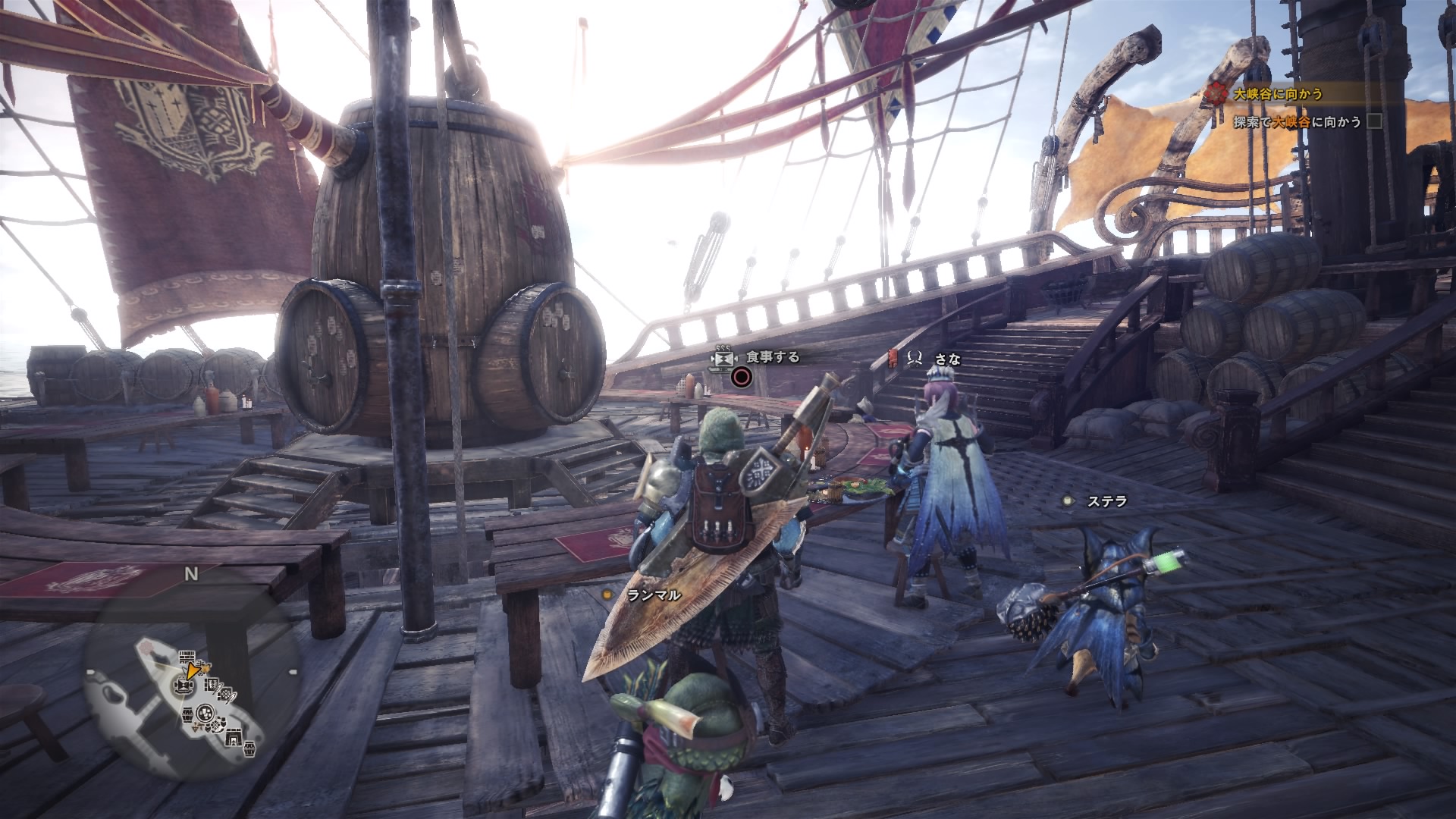Select the ステラ palico name tag
Viewport: 1456px width, 819px height.
pos(1107,500)
